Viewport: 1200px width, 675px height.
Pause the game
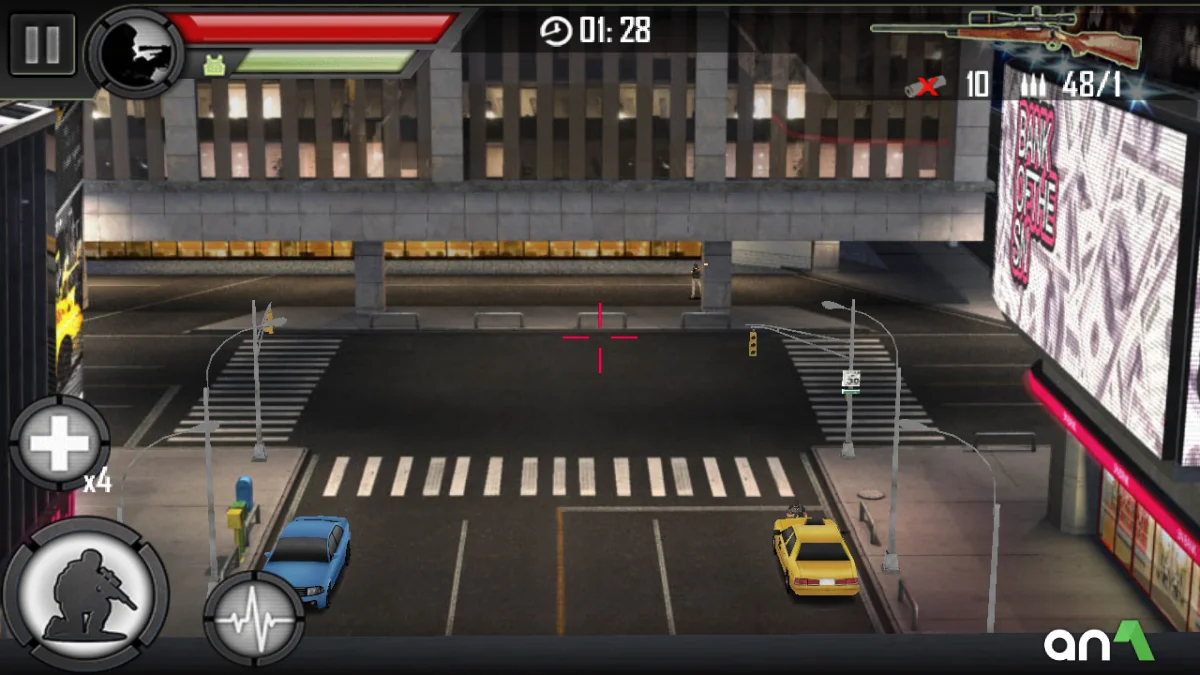tap(42, 44)
